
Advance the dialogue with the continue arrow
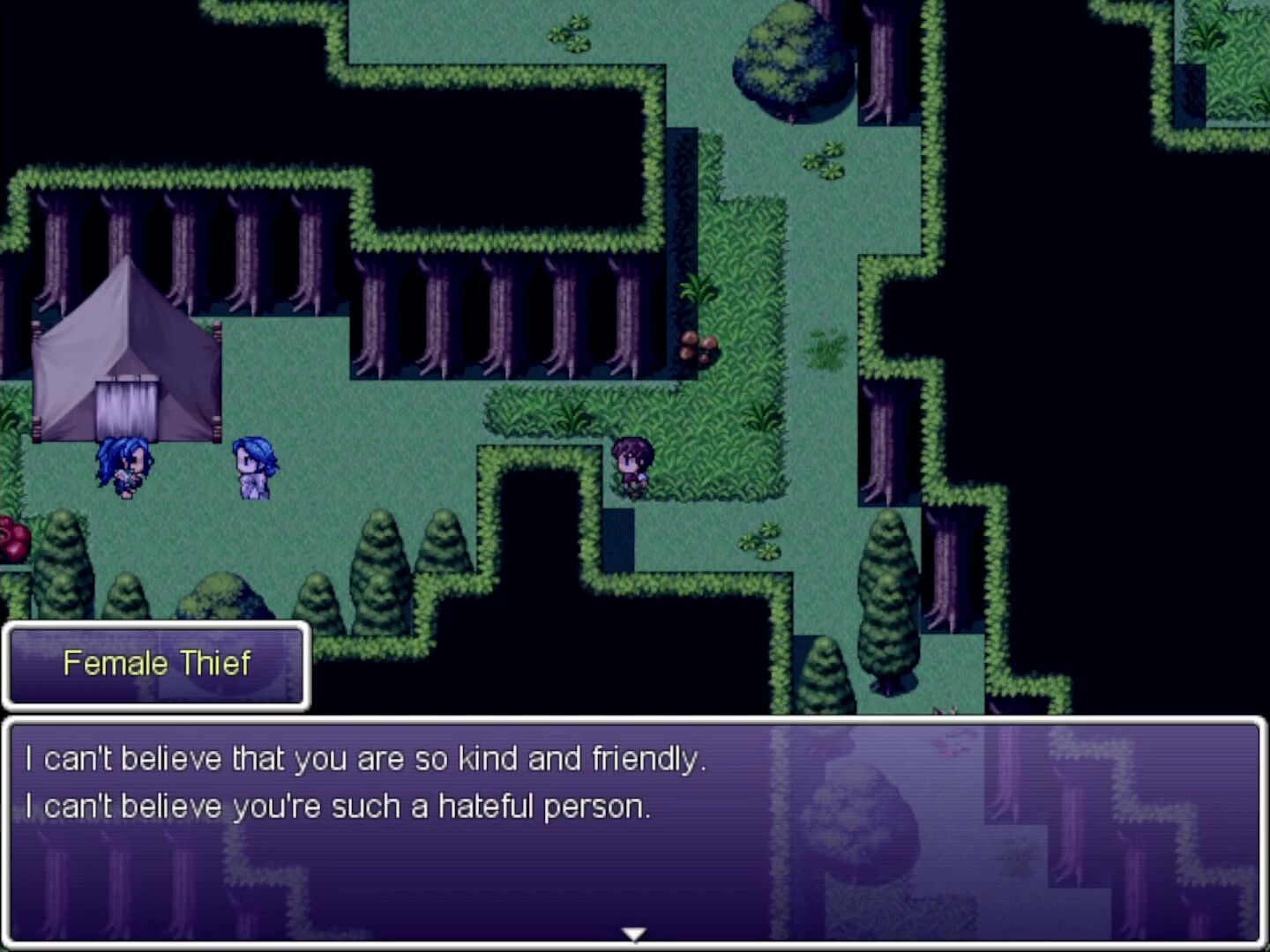[x=634, y=933]
